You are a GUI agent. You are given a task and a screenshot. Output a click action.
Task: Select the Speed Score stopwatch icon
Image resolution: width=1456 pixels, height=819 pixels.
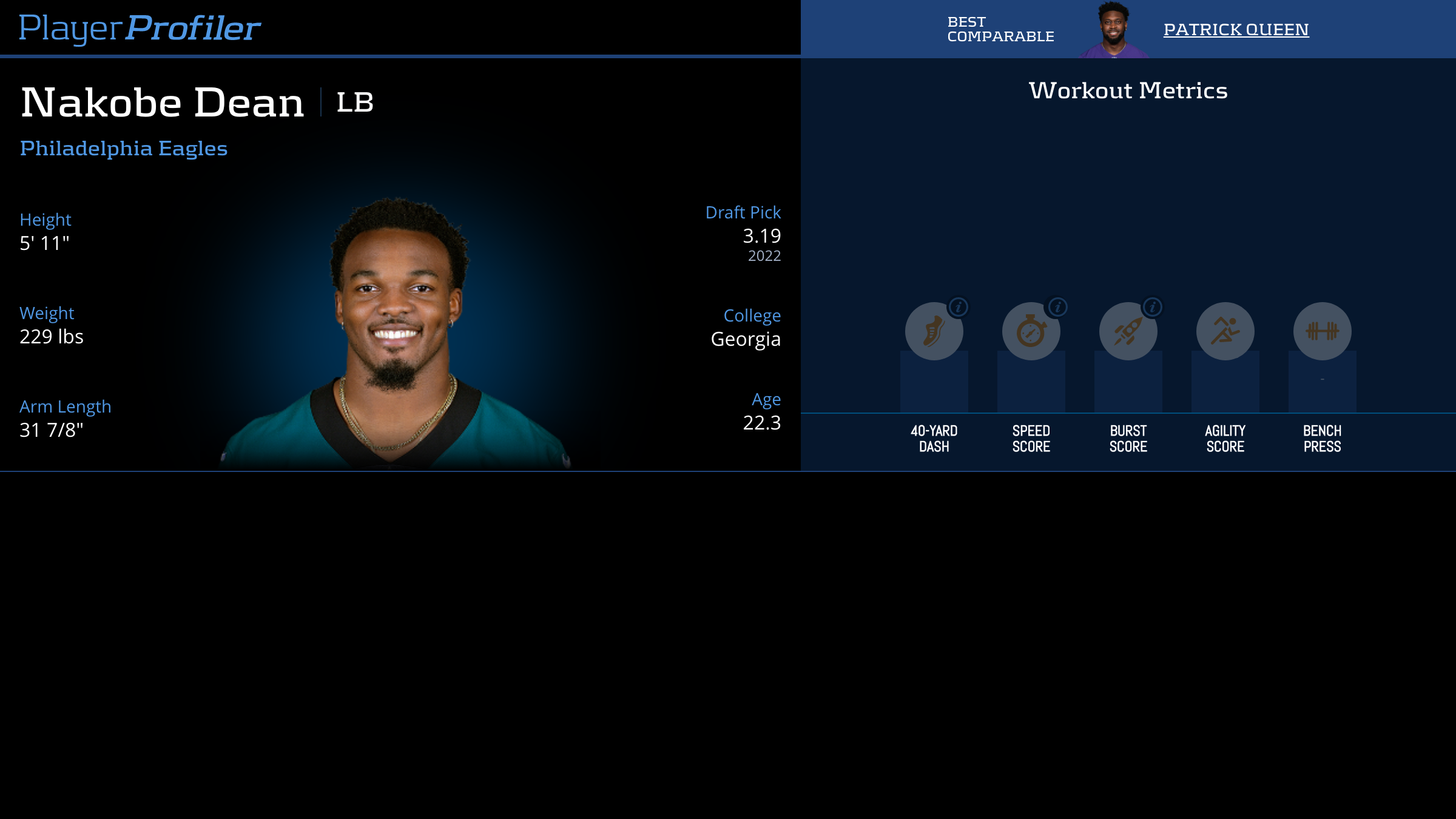tap(1031, 331)
